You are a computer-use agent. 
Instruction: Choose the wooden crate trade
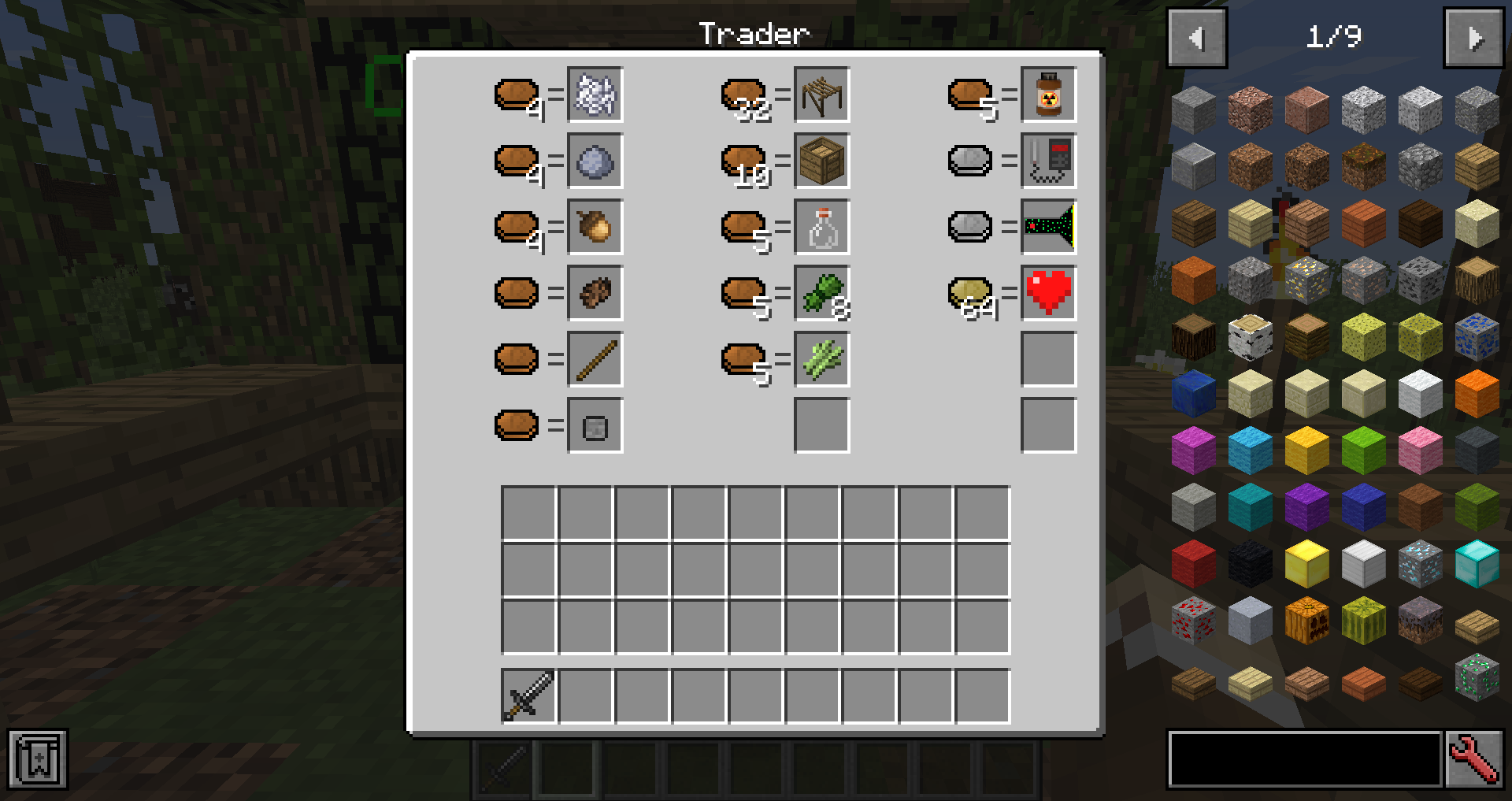821,161
